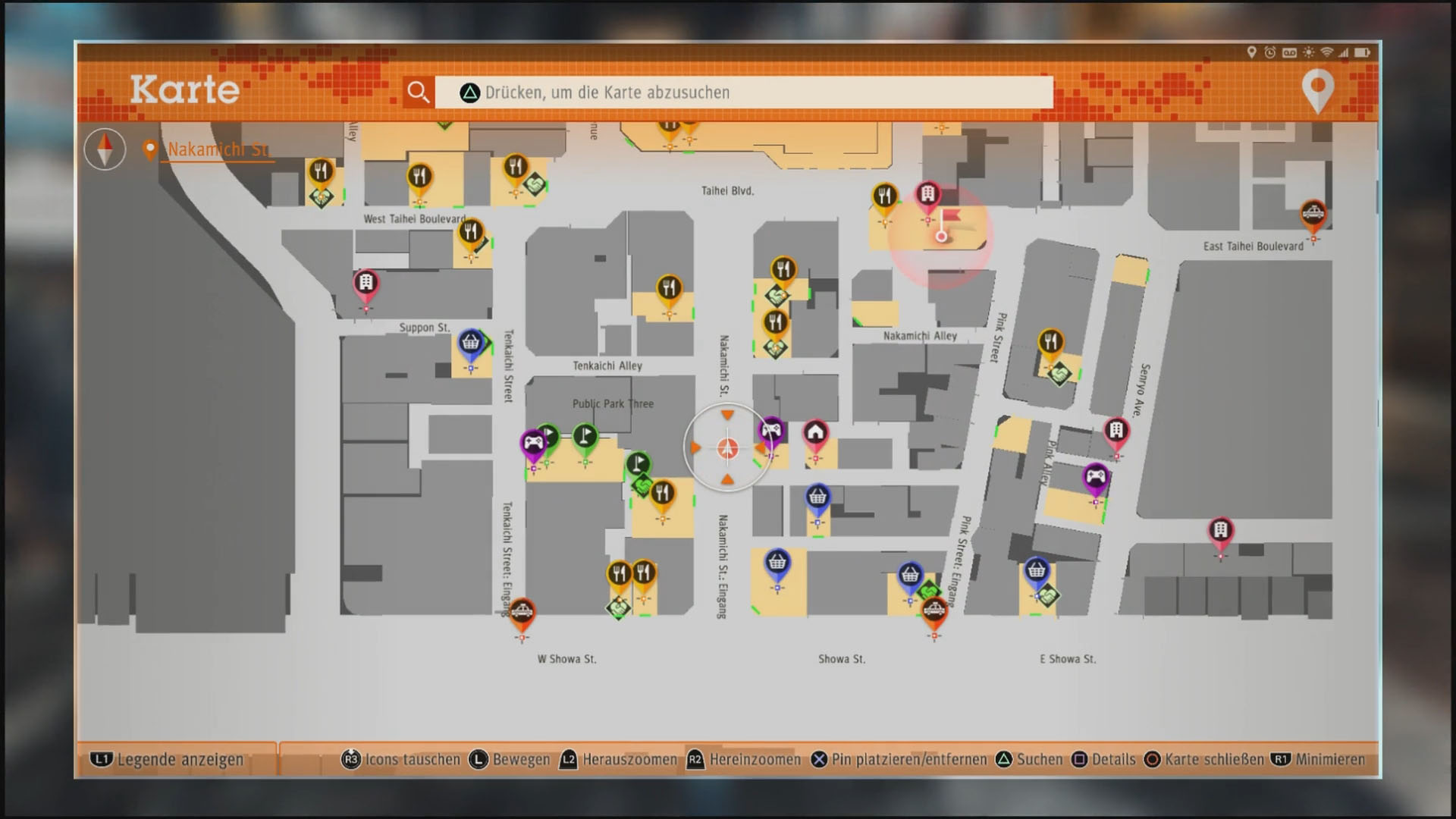
Task: Click the large location pin icon in header
Action: 1317,91
